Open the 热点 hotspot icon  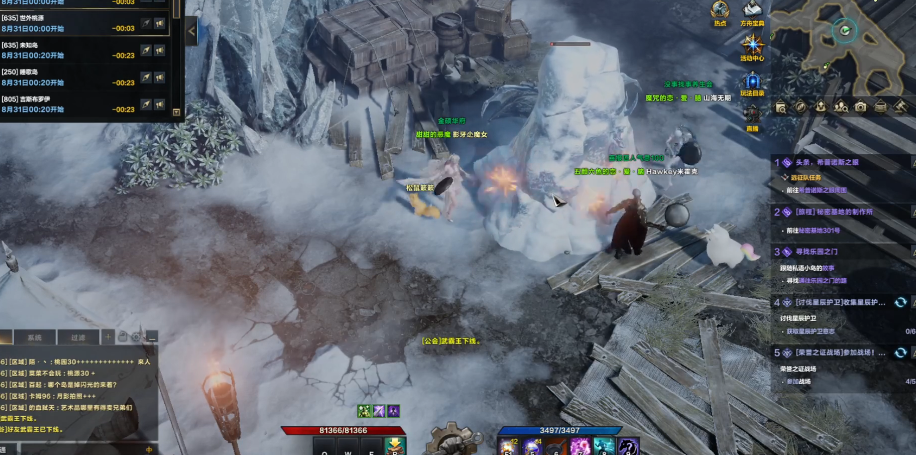tap(720, 11)
